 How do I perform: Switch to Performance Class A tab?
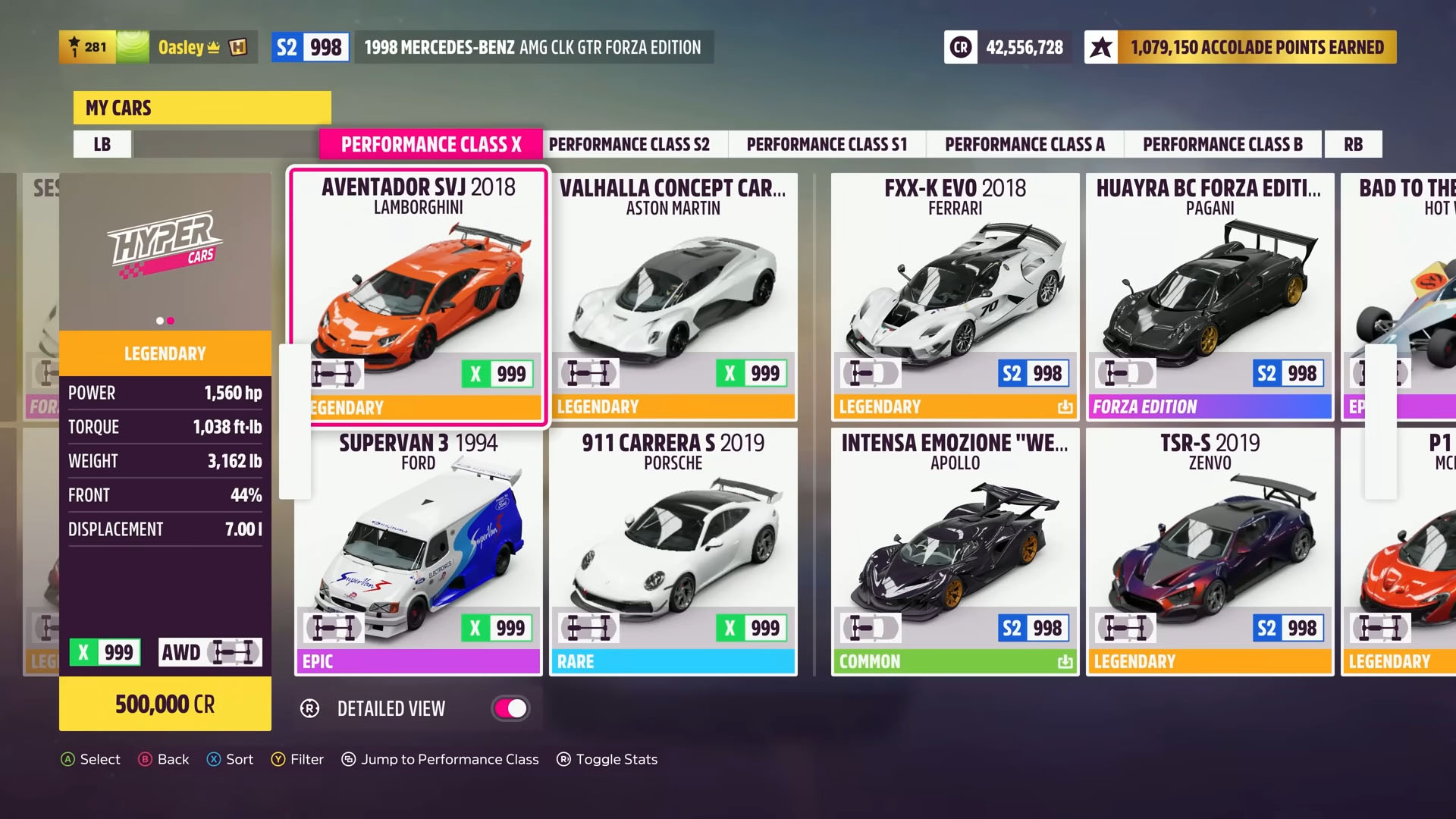coord(1024,144)
